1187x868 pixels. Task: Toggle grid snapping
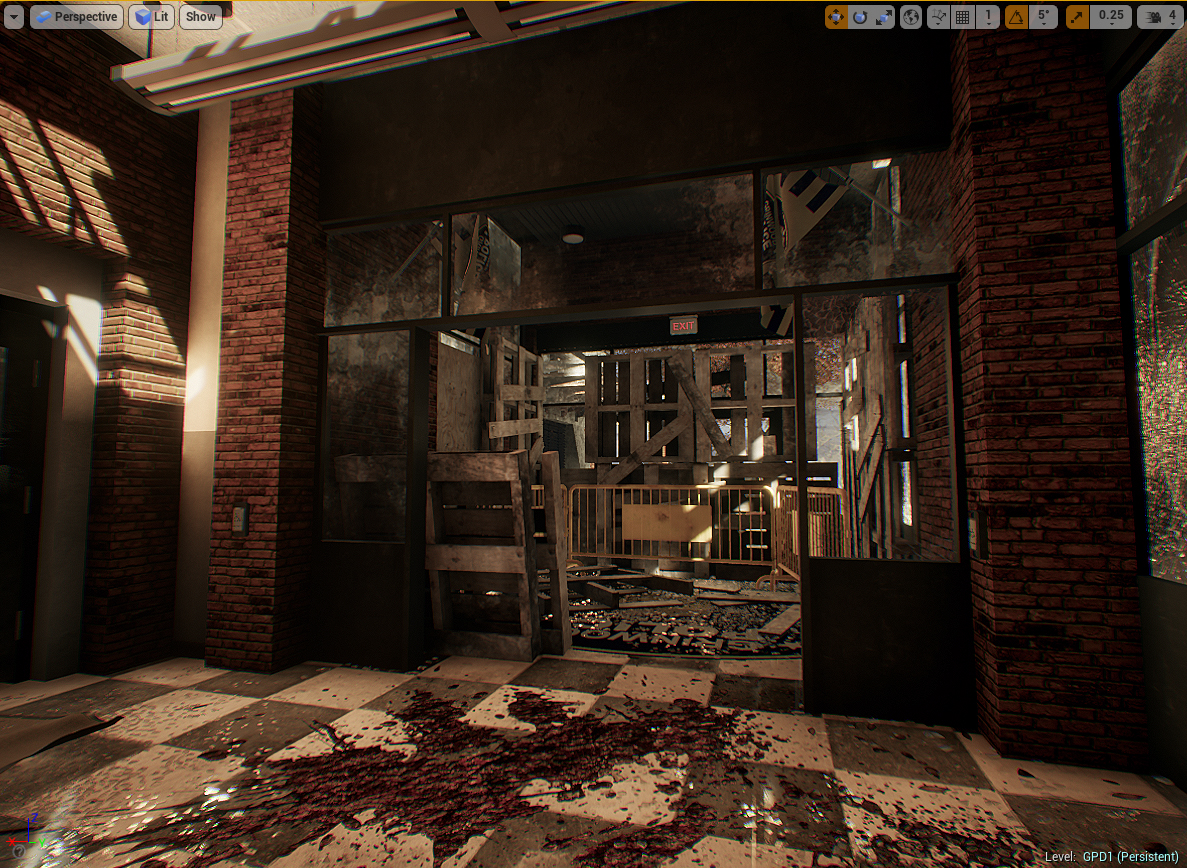(963, 16)
